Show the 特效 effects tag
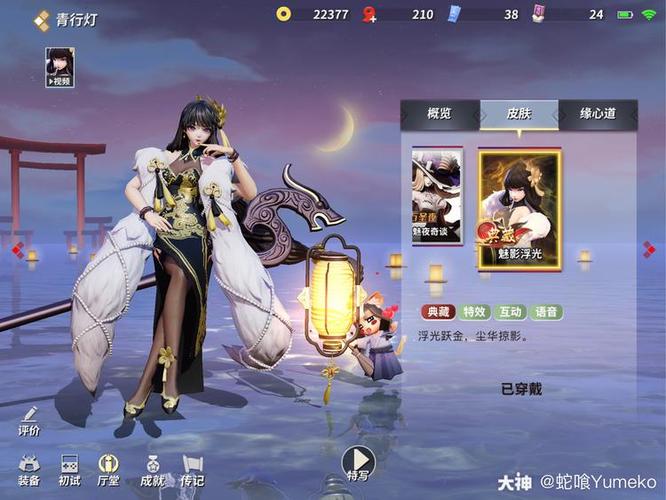The image size is (666, 500). coord(477,312)
